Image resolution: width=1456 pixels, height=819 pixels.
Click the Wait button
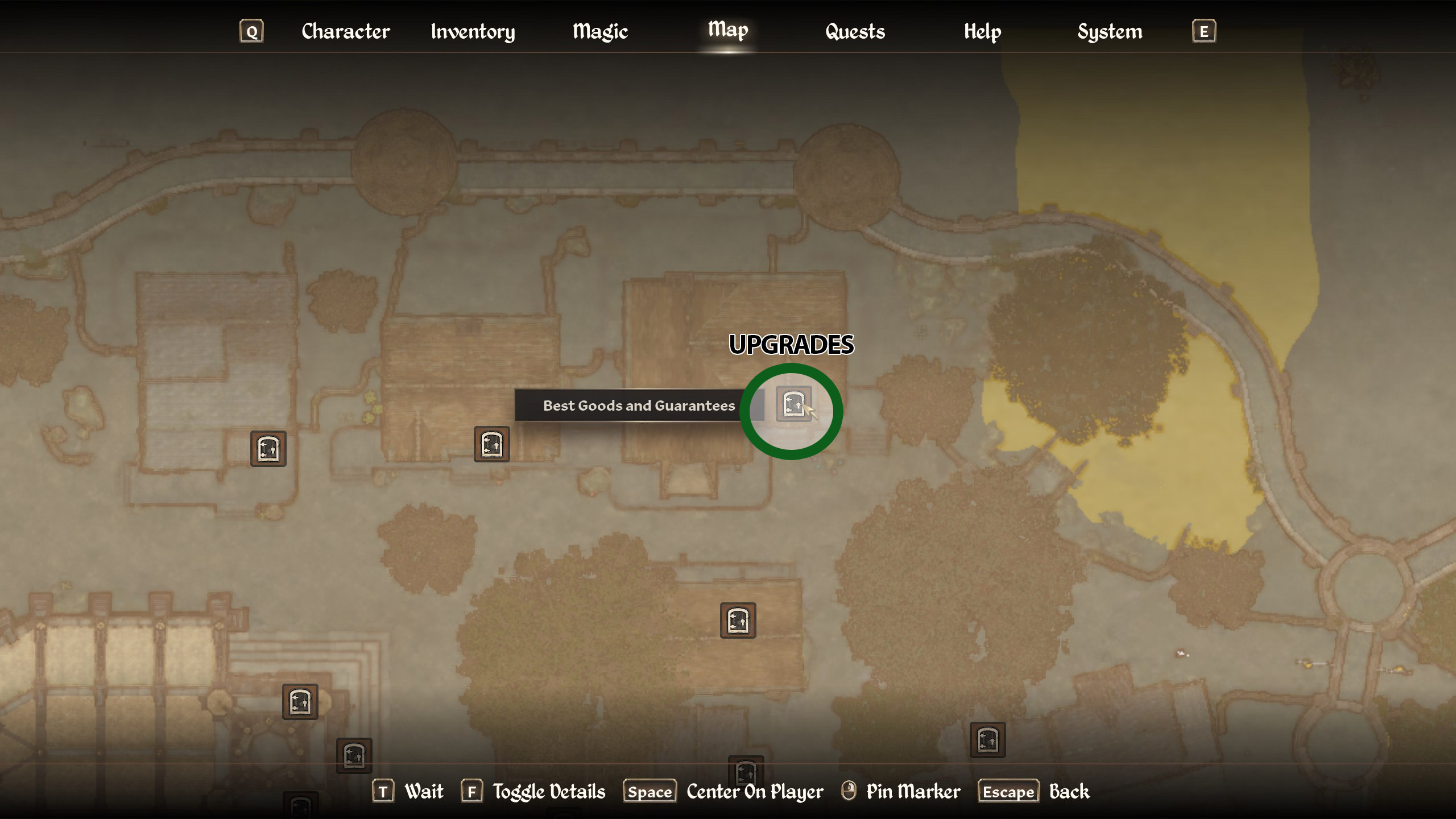[423, 791]
